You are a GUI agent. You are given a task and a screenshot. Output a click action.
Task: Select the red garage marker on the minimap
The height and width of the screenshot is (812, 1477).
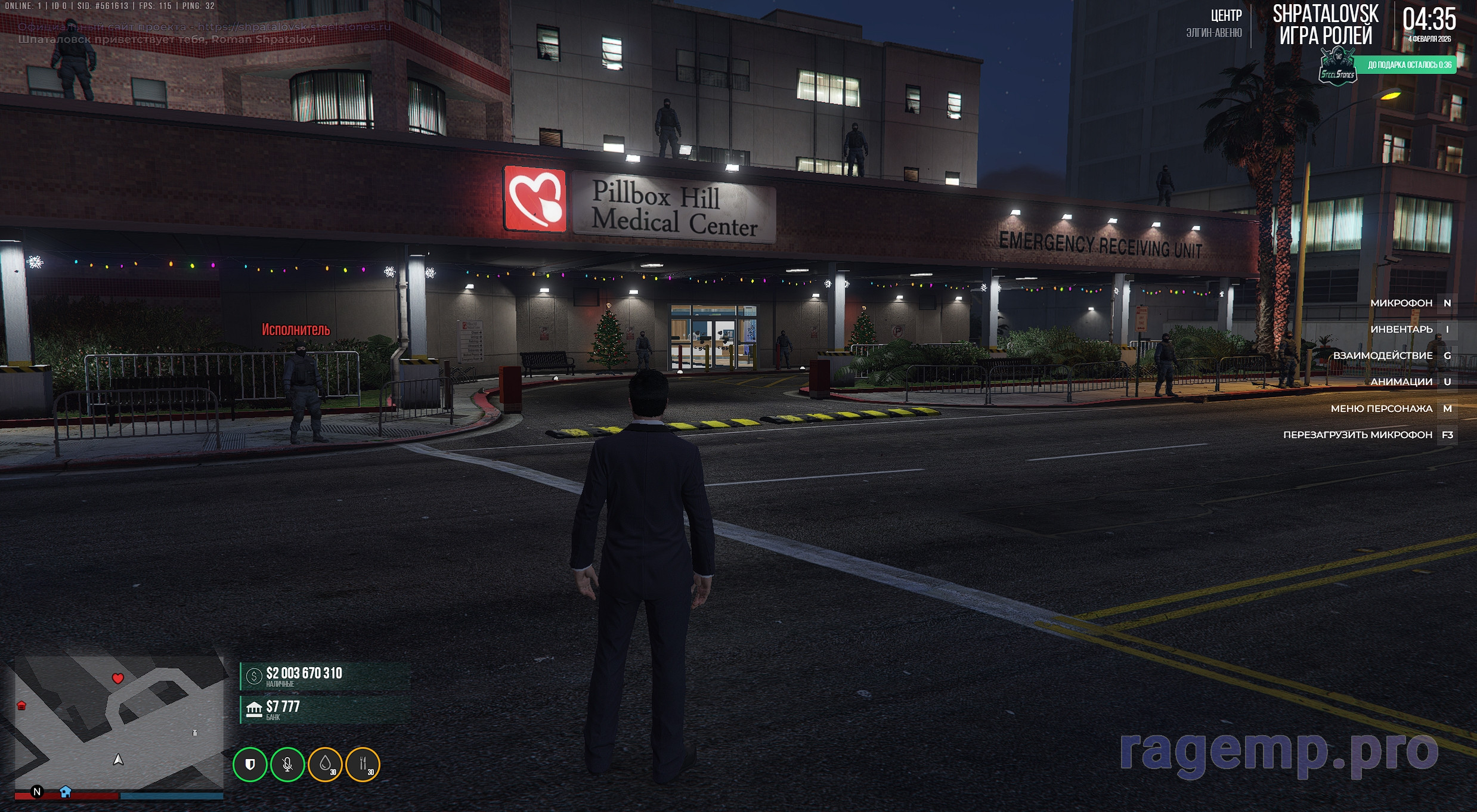(x=21, y=706)
